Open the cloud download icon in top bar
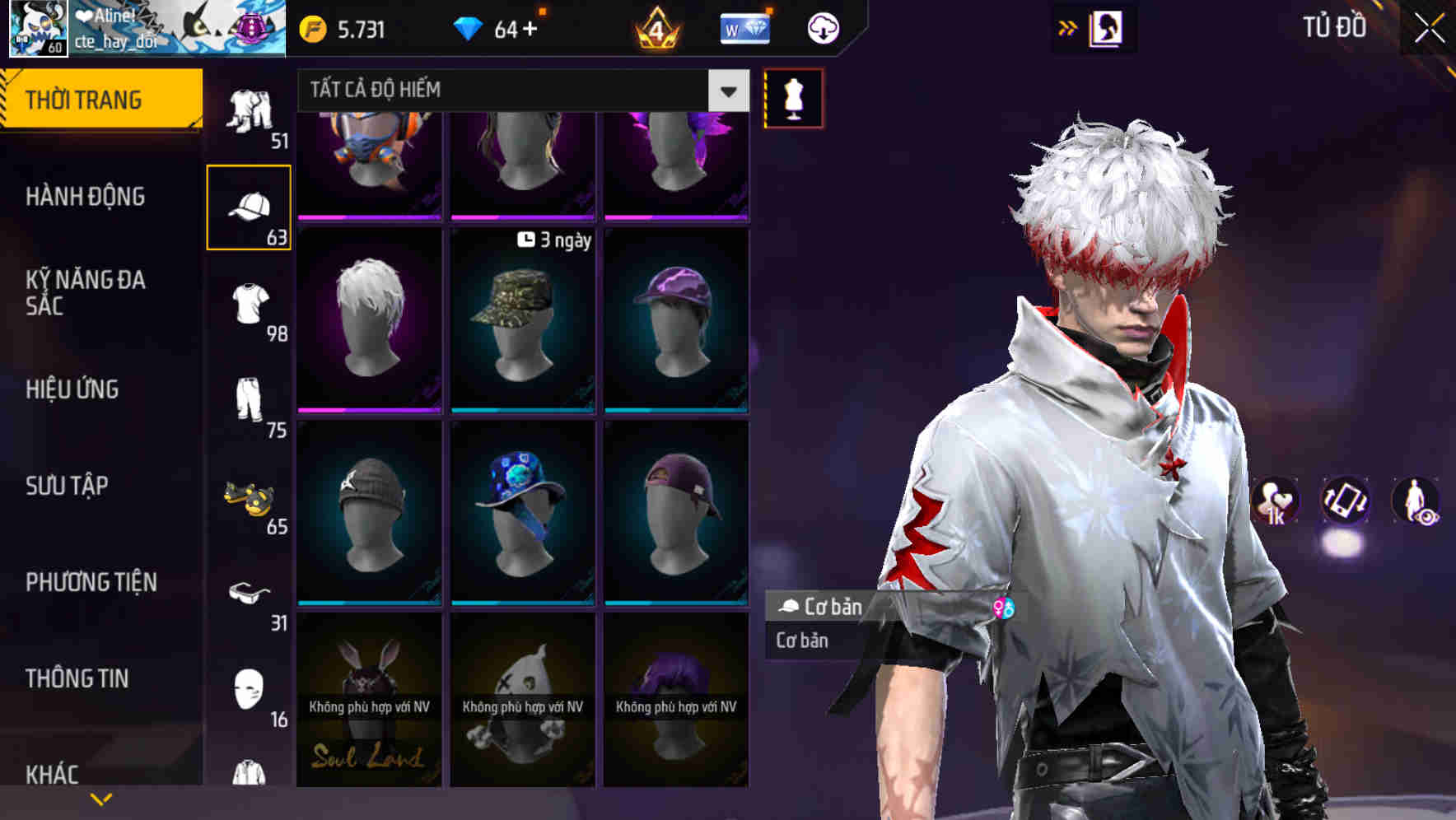This screenshot has width=1456, height=820. tap(823, 27)
